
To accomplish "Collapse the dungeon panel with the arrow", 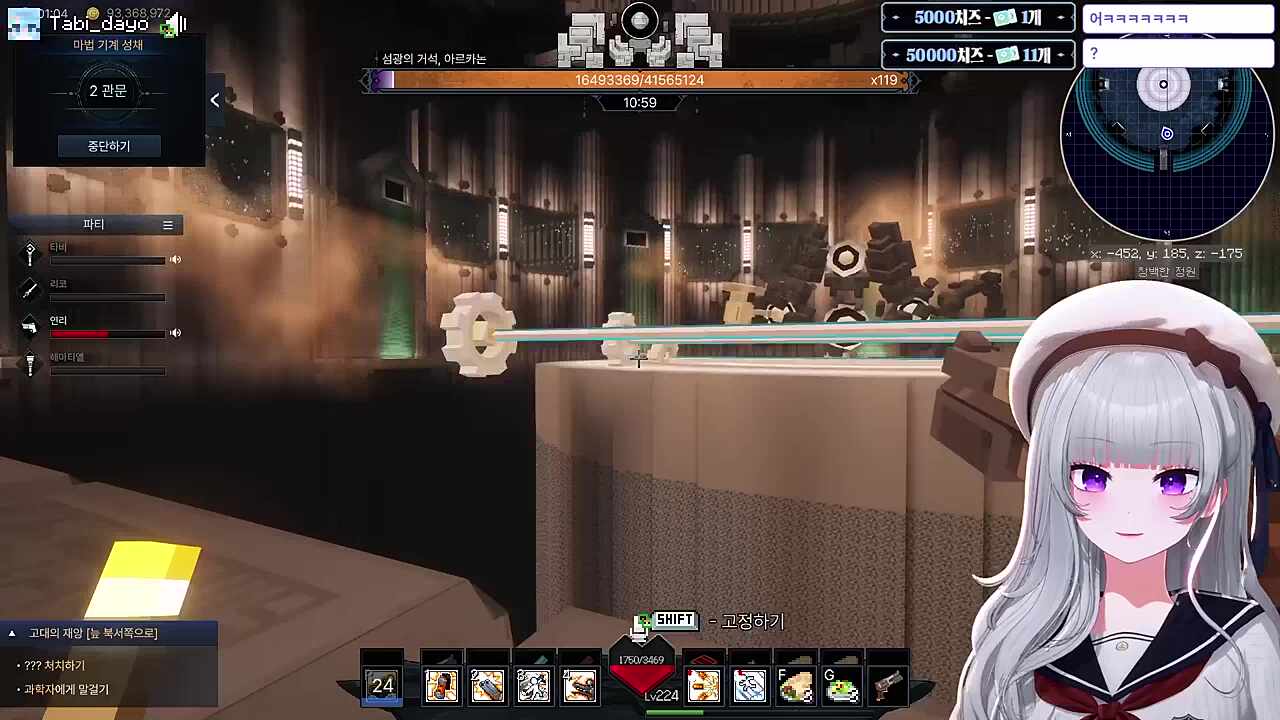I will click(215, 100).
